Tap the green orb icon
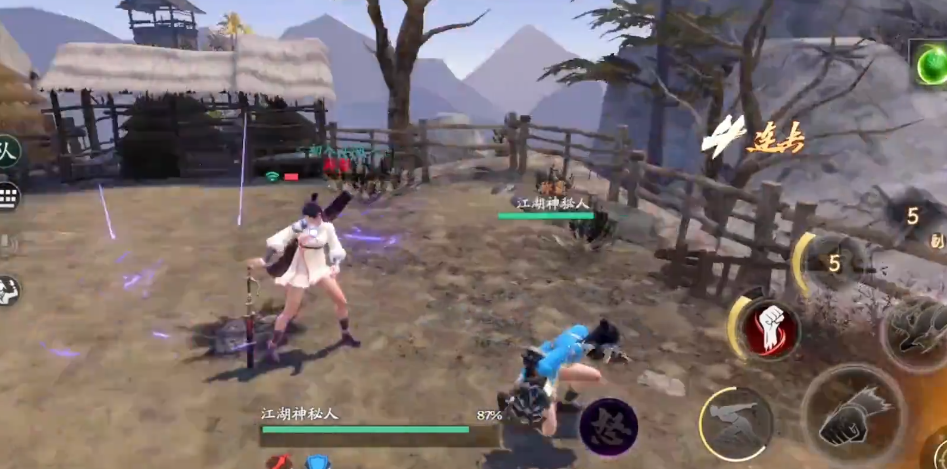The height and width of the screenshot is (469, 947). pyautogui.click(x=929, y=65)
